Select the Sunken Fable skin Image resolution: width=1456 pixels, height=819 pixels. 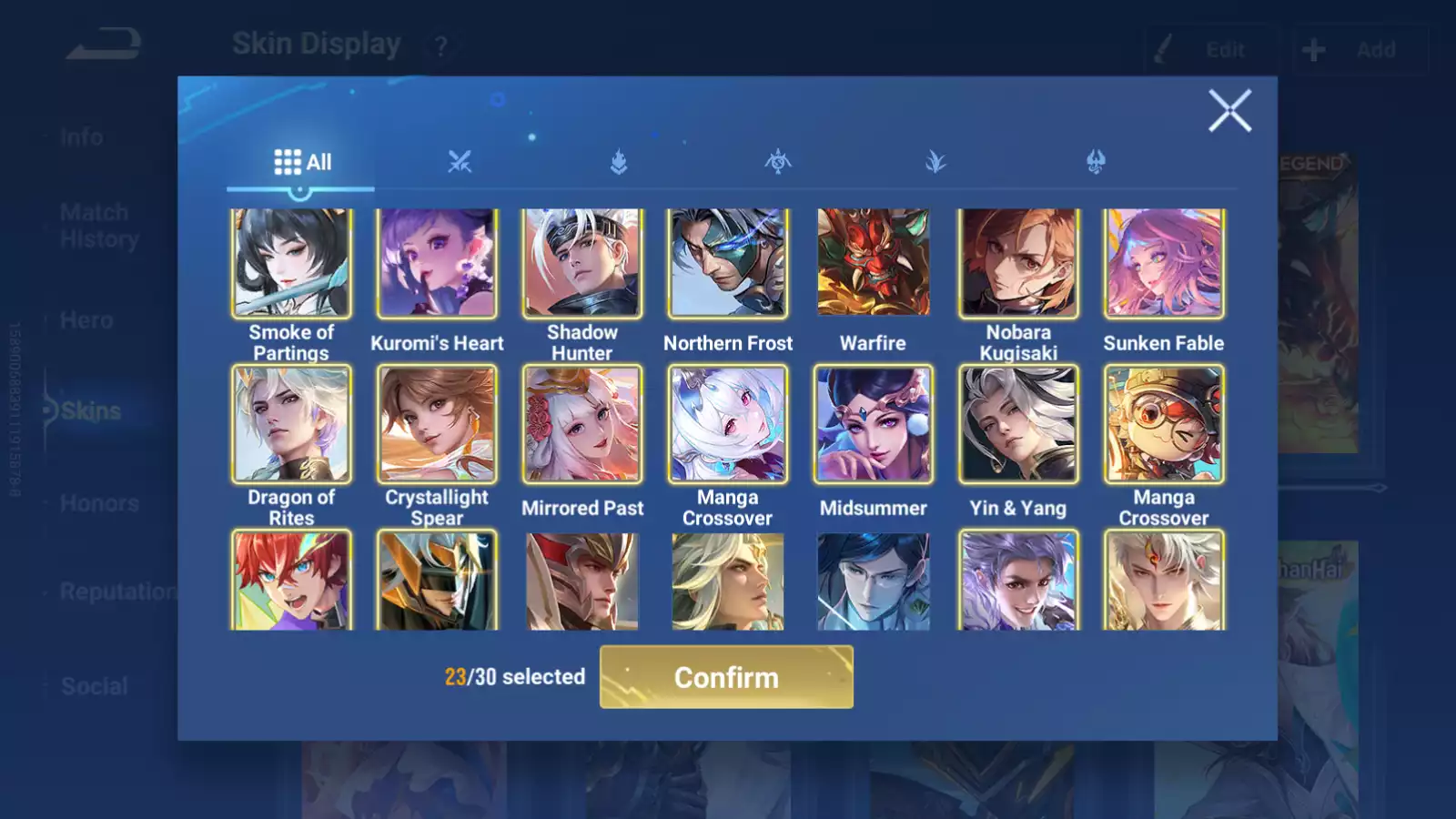click(x=1164, y=263)
